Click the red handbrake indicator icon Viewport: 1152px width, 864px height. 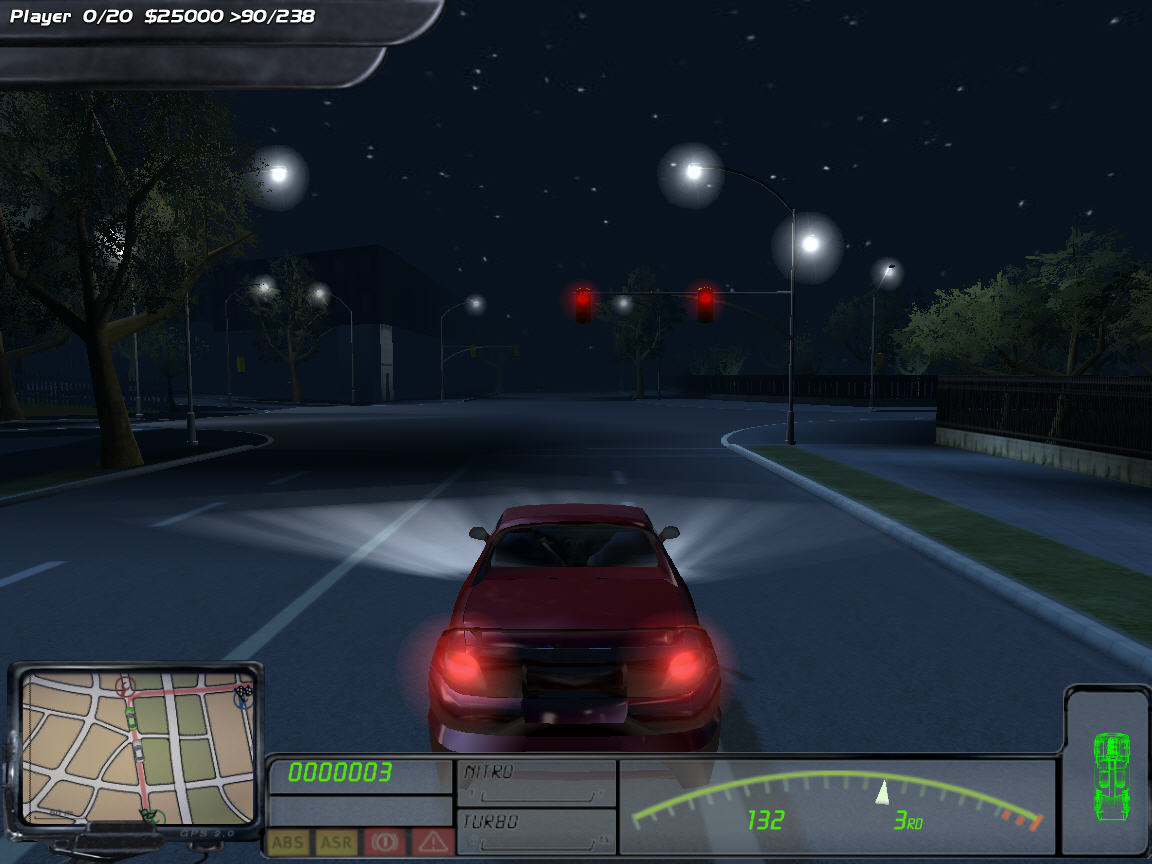pos(384,842)
